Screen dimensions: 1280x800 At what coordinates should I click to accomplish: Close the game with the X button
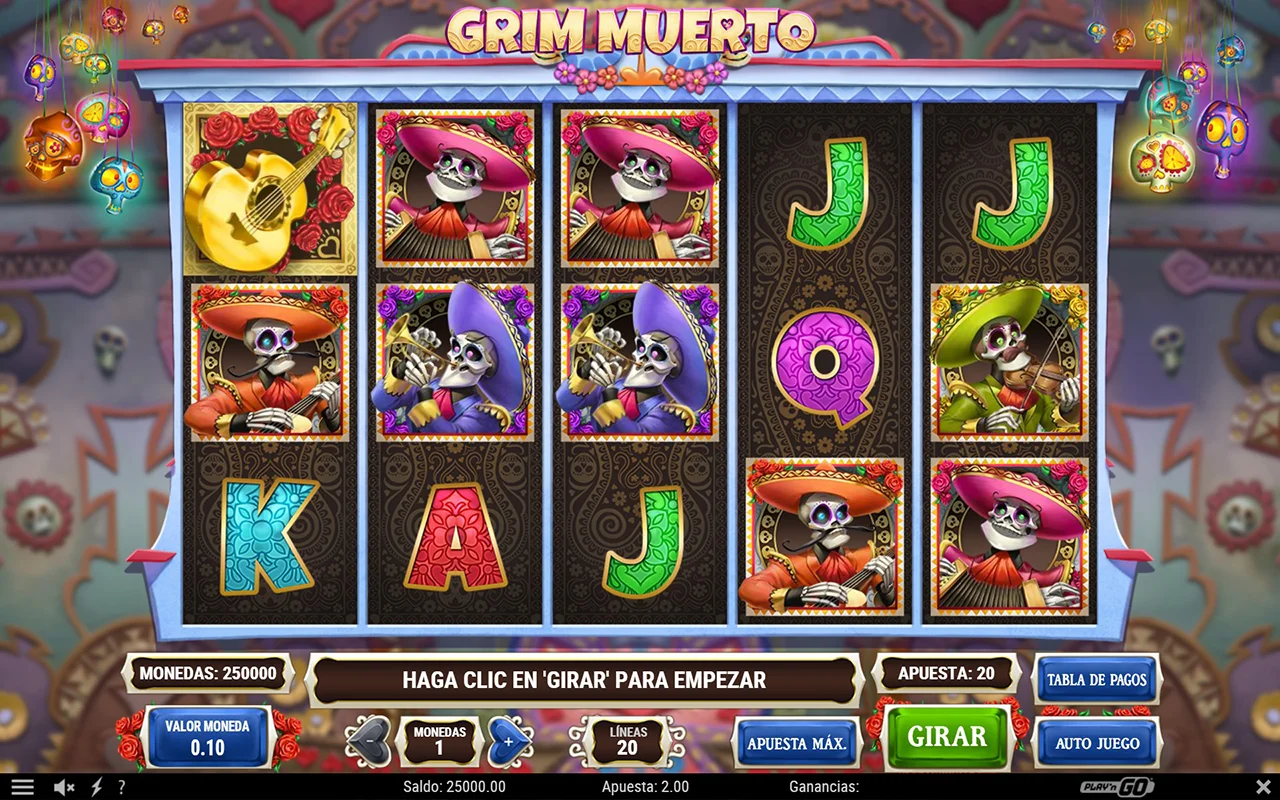pyautogui.click(x=1263, y=787)
